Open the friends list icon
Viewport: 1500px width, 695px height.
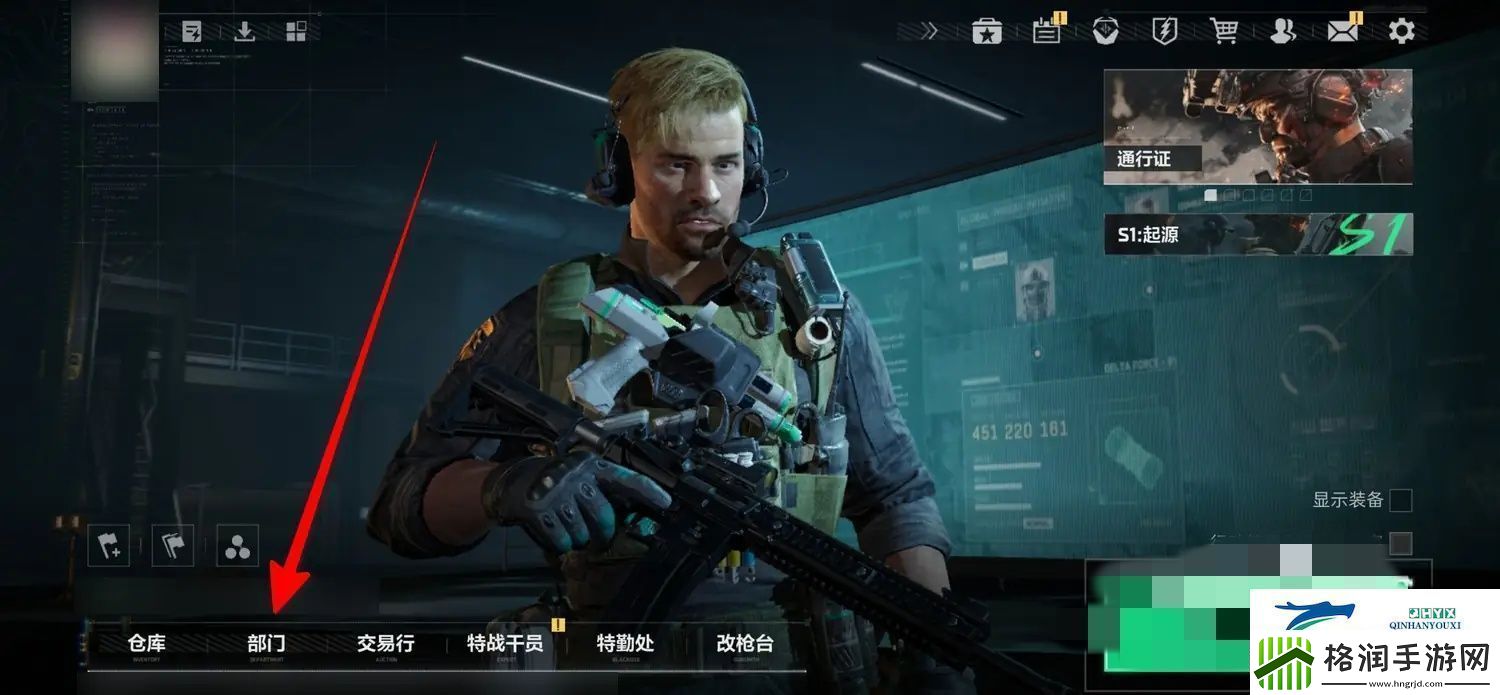(x=1283, y=31)
